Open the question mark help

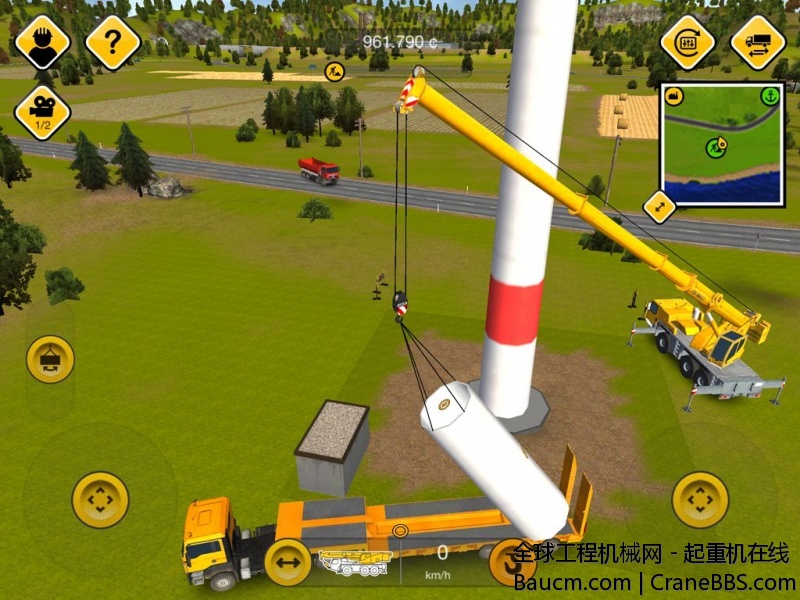(113, 43)
